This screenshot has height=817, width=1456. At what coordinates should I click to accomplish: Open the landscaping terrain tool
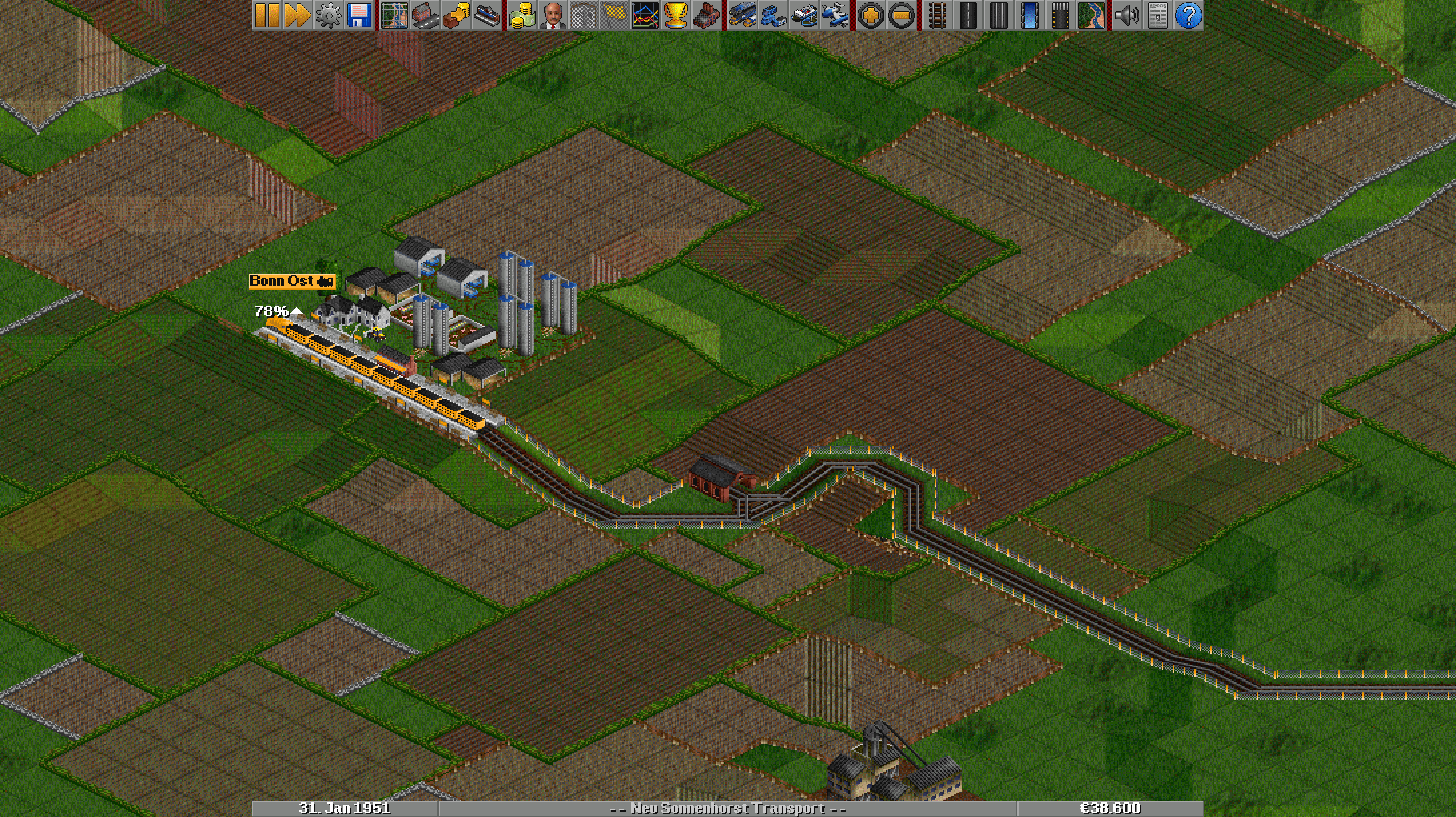point(1091,15)
